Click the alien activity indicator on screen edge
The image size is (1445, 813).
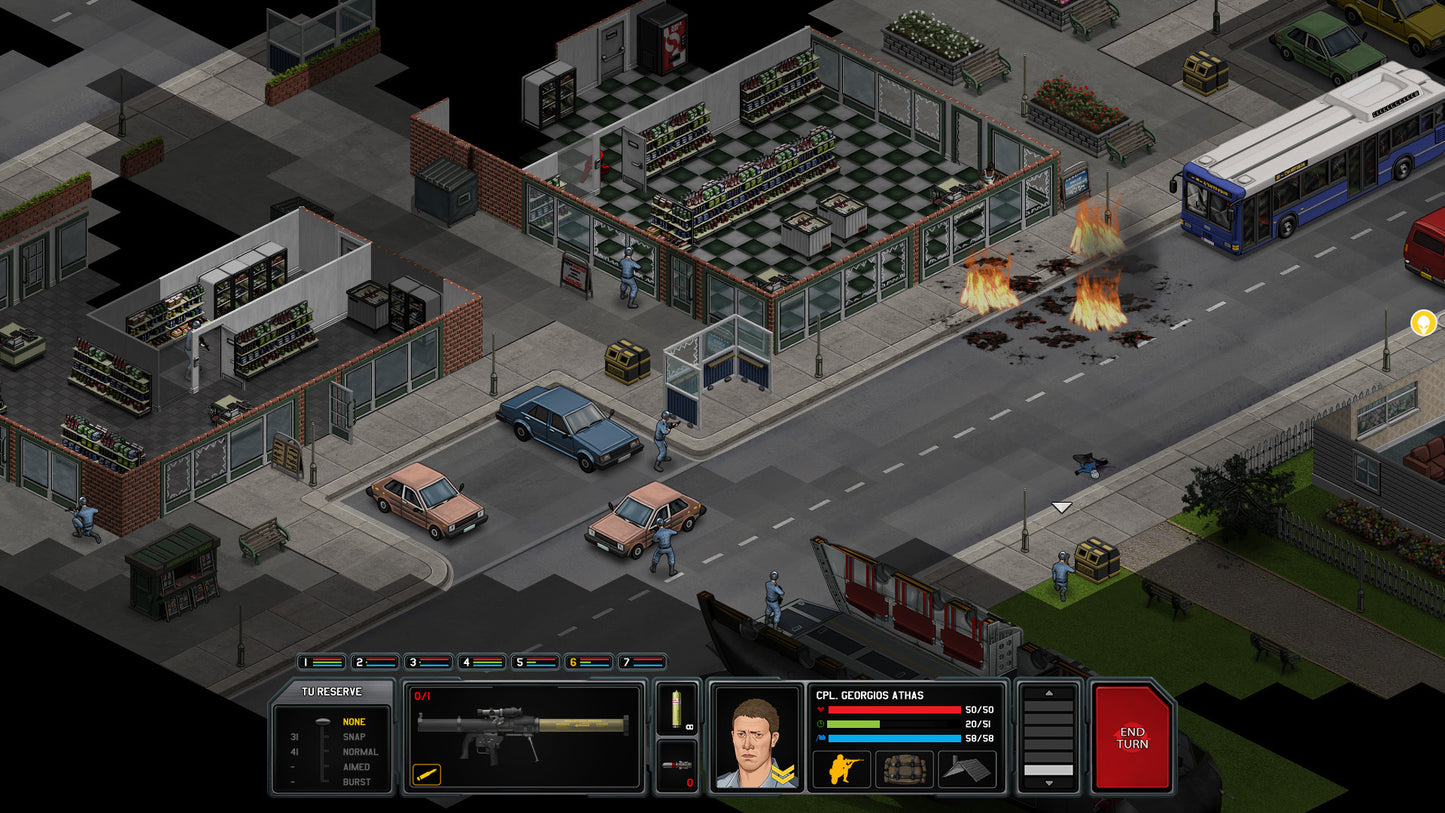[1423, 322]
